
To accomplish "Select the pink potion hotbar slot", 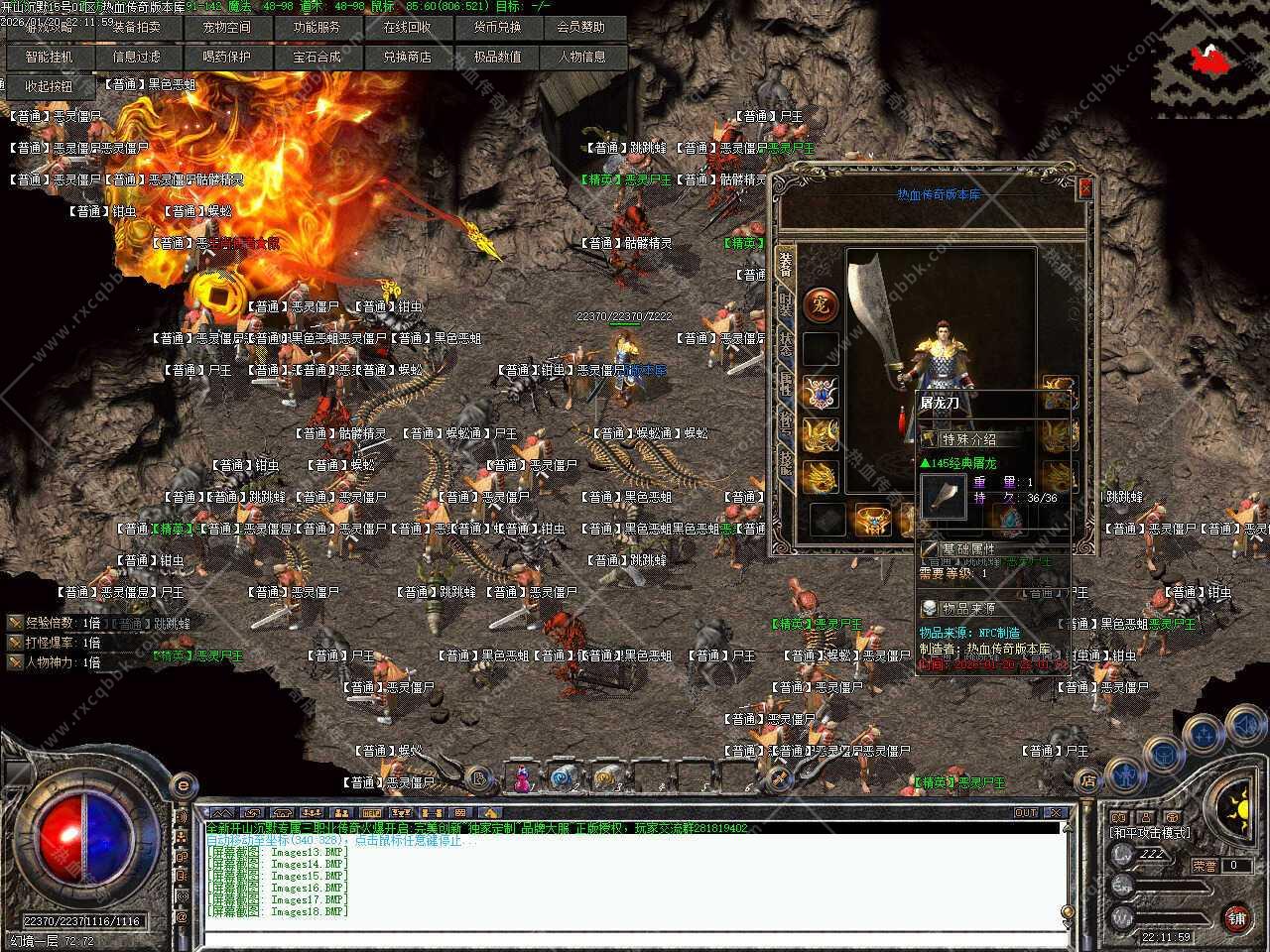I will pos(520,780).
